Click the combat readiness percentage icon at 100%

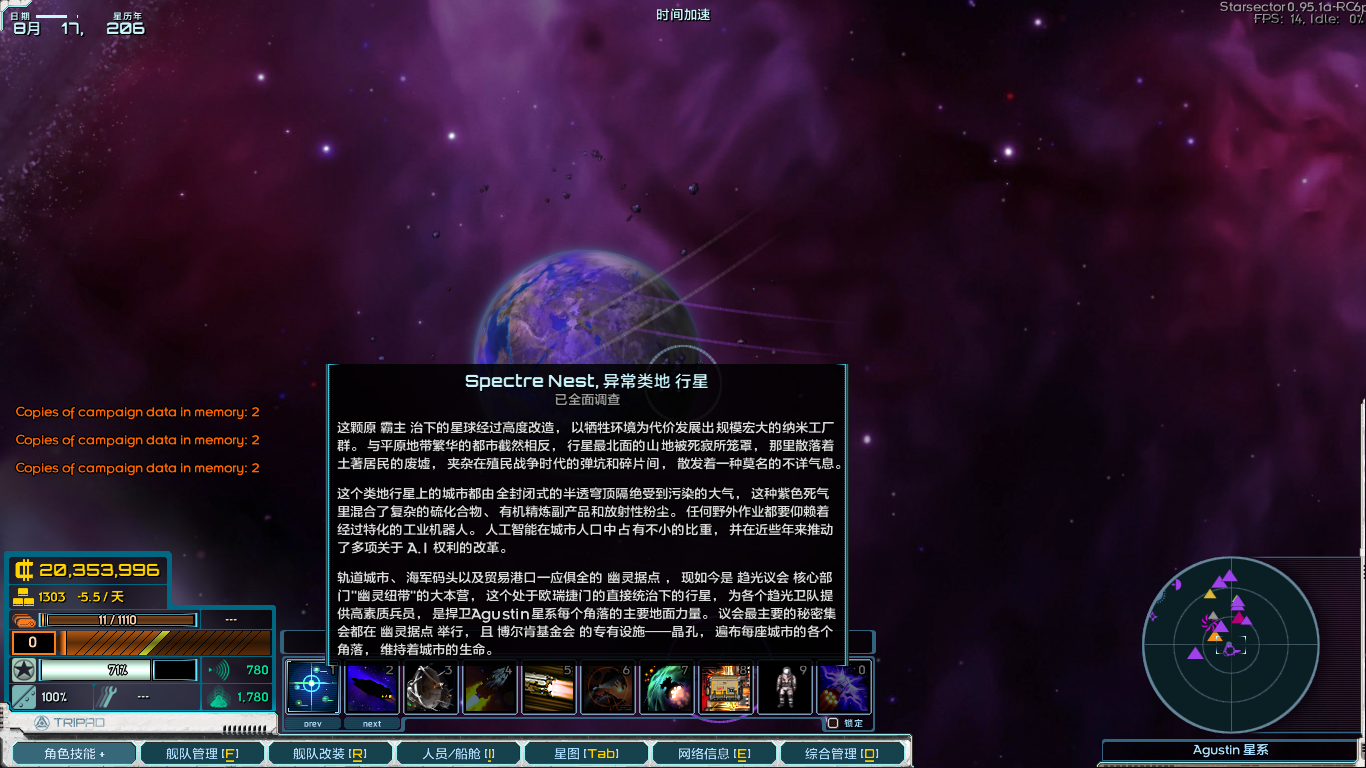[x=25, y=696]
